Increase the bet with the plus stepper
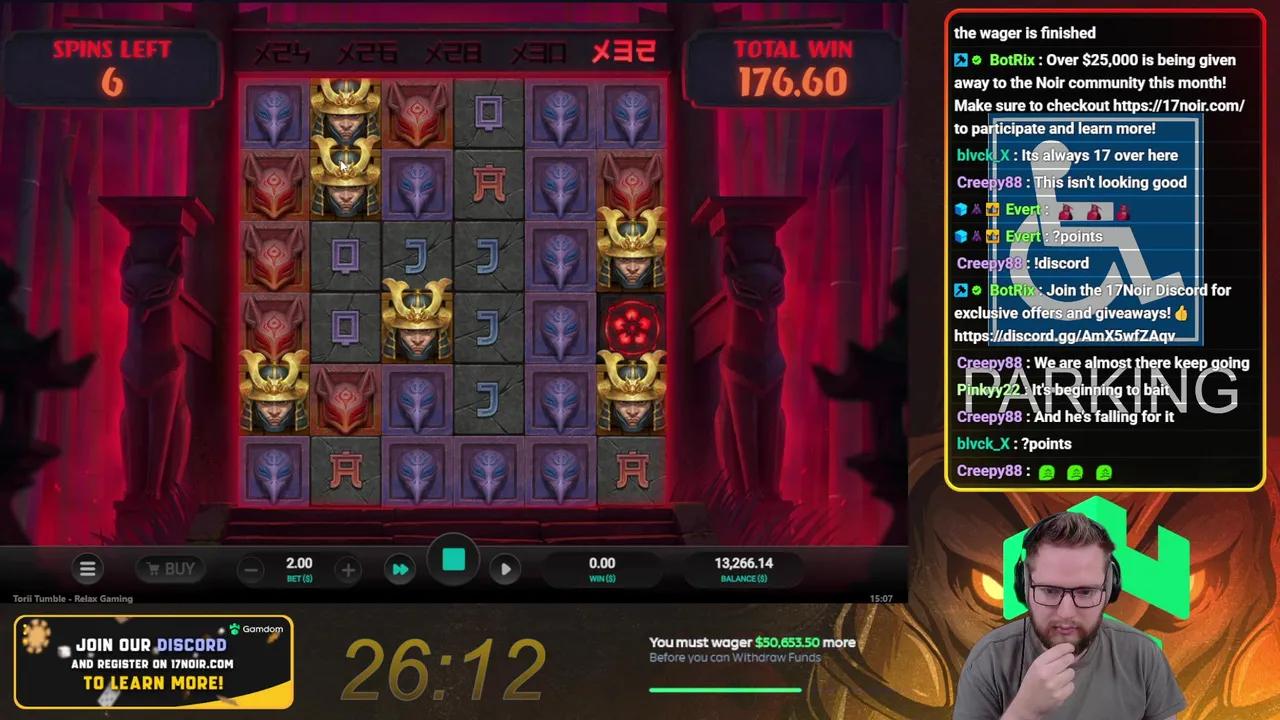 (x=347, y=568)
